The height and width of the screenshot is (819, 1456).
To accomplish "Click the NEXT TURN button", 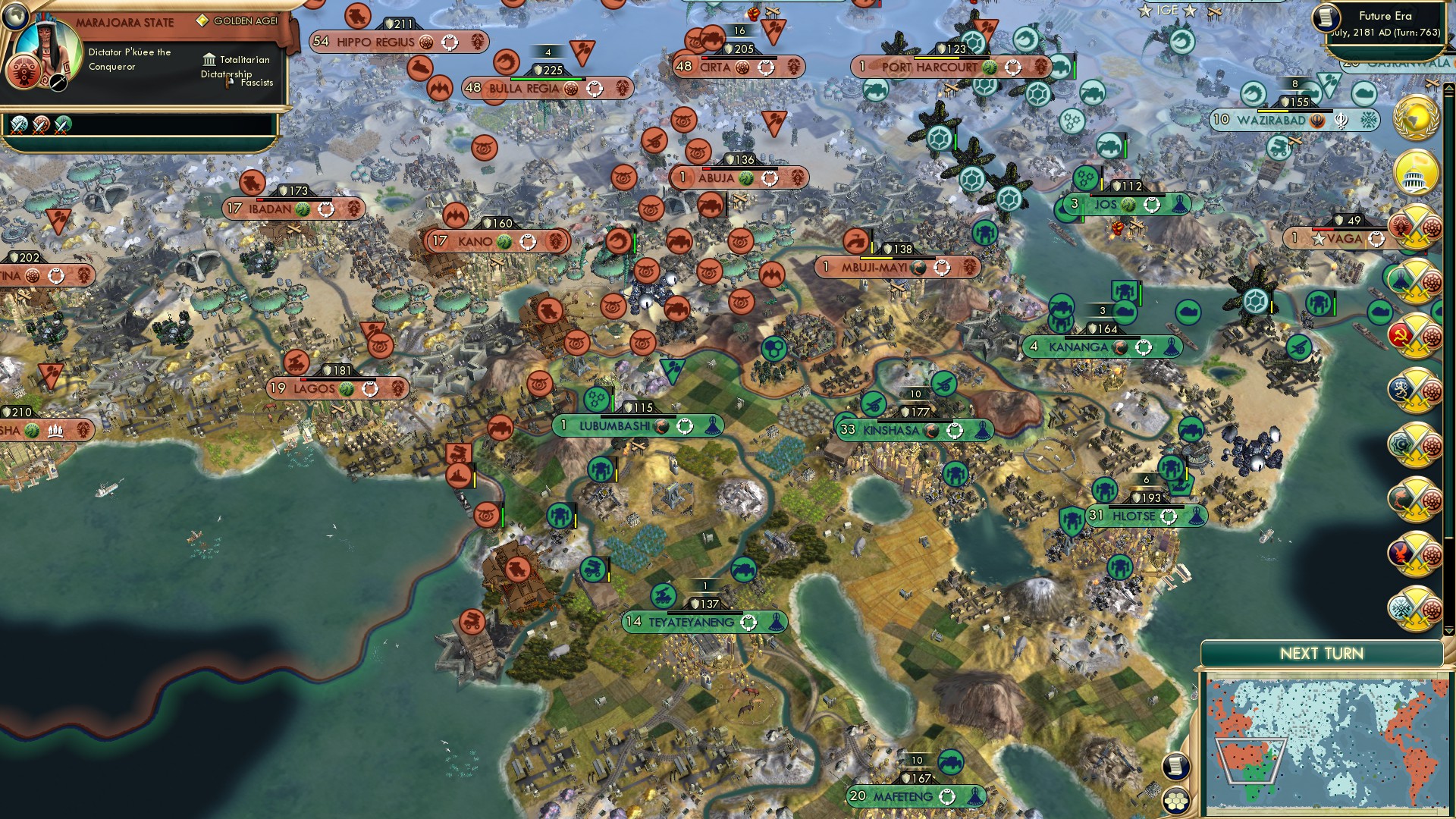I will 1322,652.
